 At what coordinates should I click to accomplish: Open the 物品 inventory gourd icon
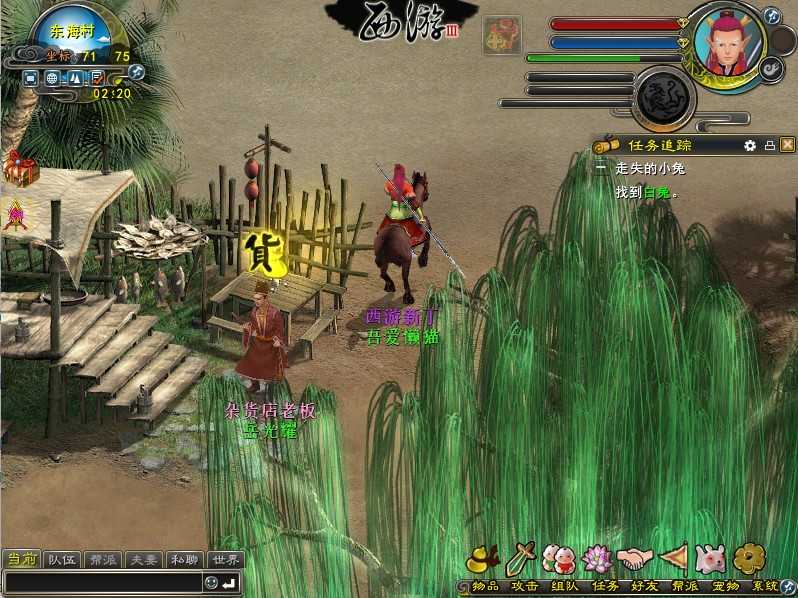tap(484, 559)
